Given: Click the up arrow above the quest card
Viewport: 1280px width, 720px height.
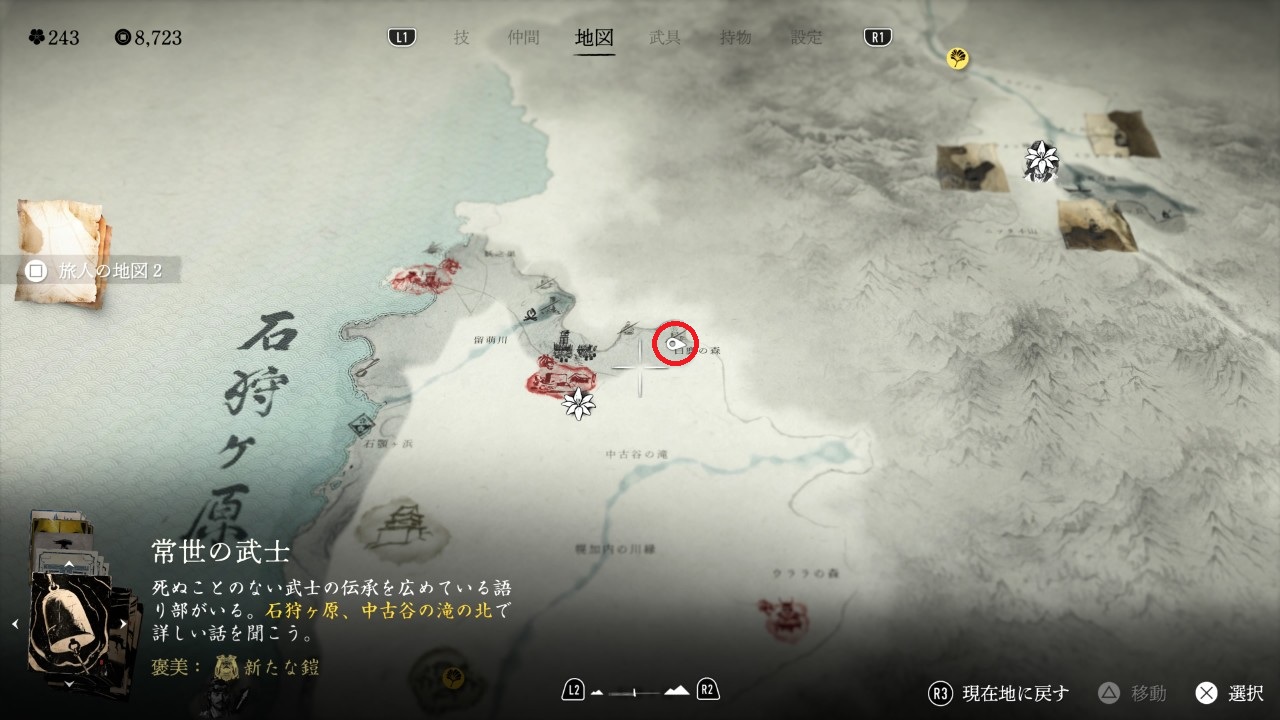Looking at the screenshot, I should tap(68, 564).
